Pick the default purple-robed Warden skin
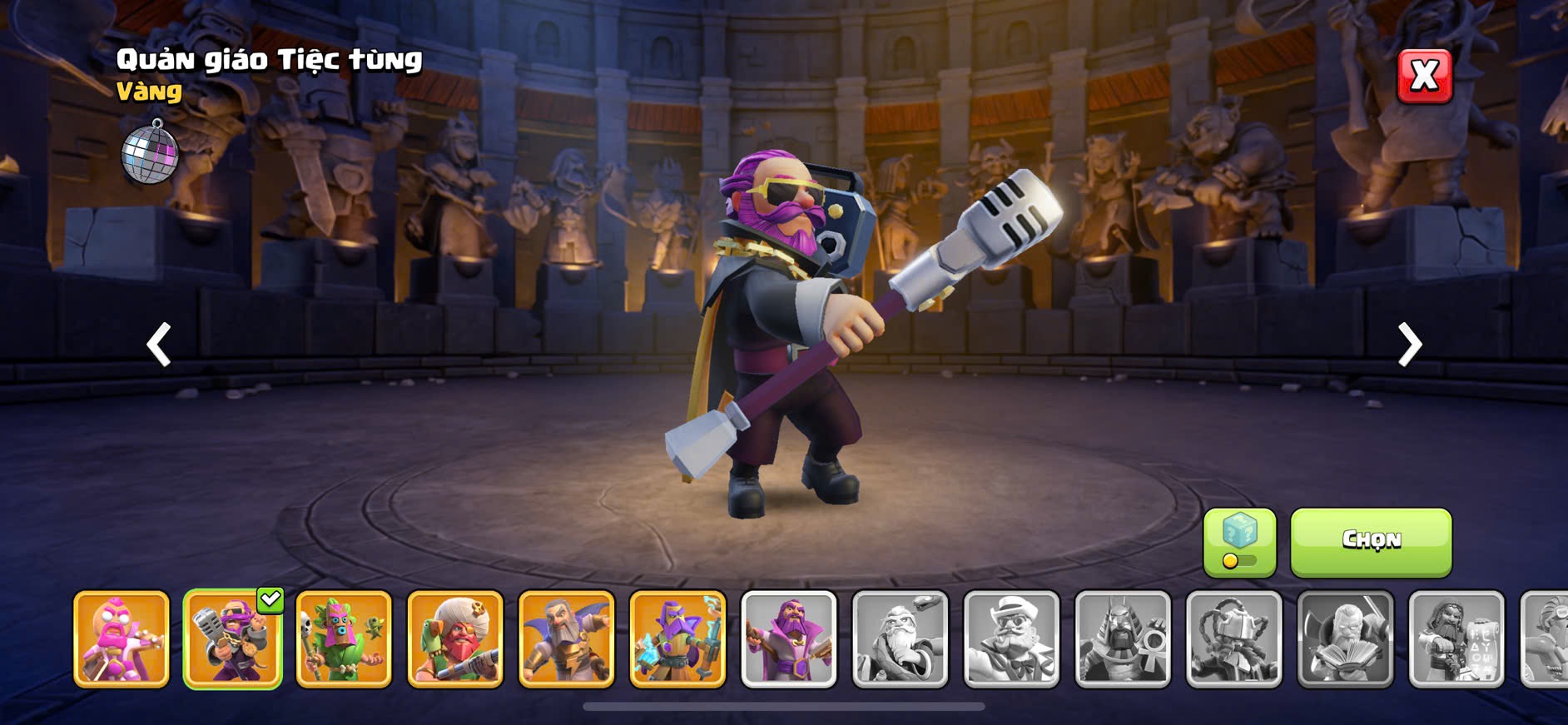1568x725 pixels. tap(789, 639)
